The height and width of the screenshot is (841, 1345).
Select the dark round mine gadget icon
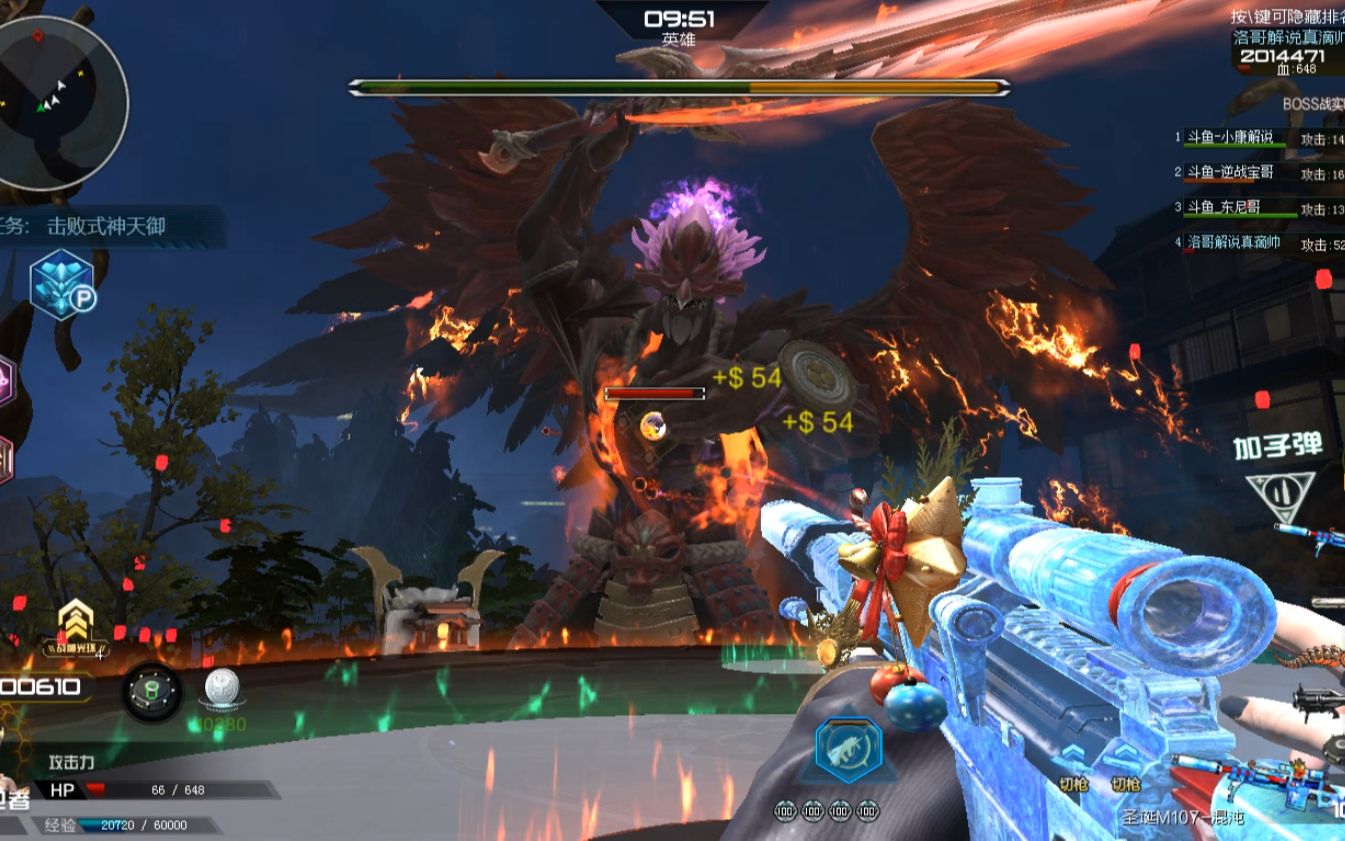tap(153, 691)
